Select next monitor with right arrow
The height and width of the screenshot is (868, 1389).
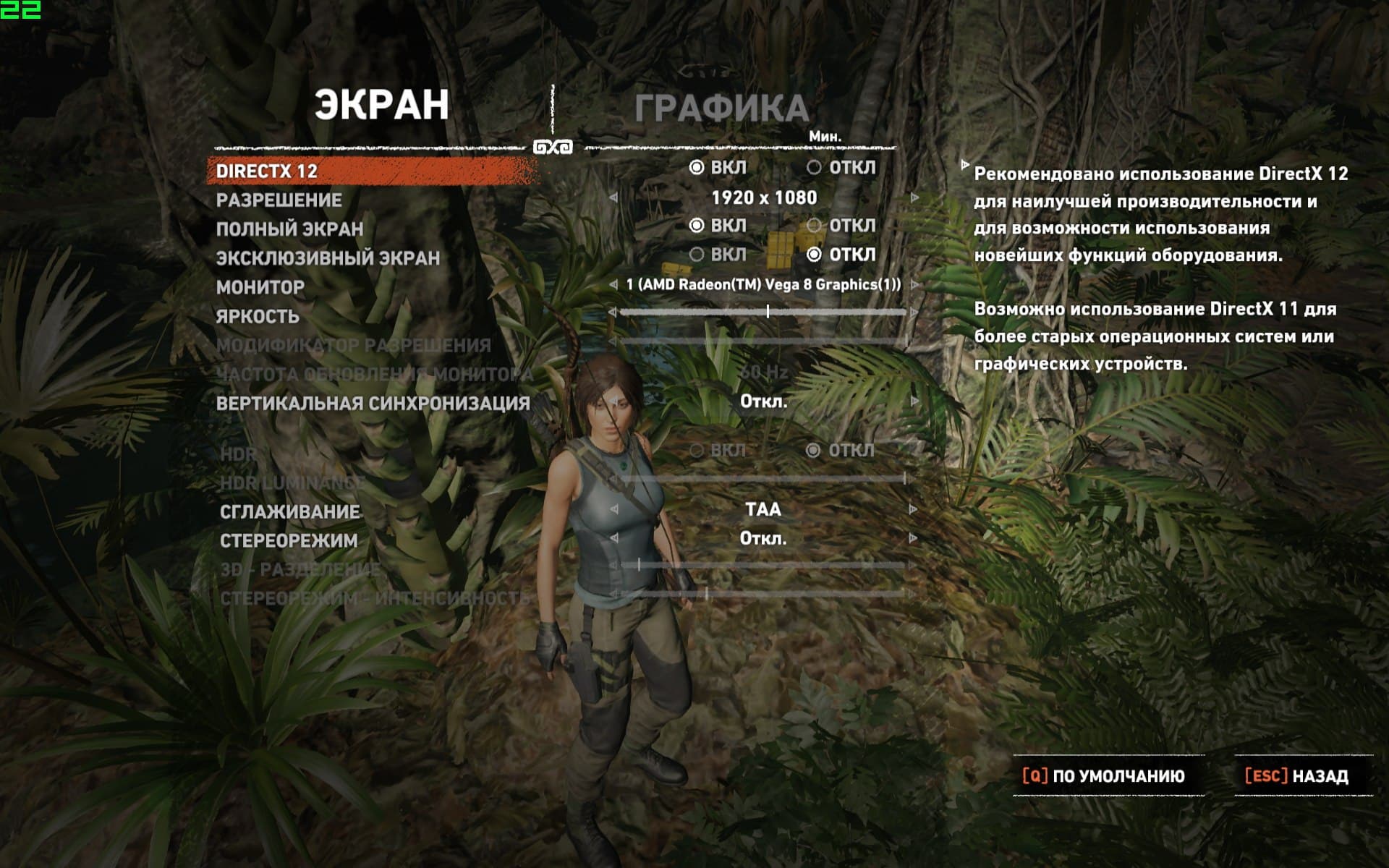(915, 285)
